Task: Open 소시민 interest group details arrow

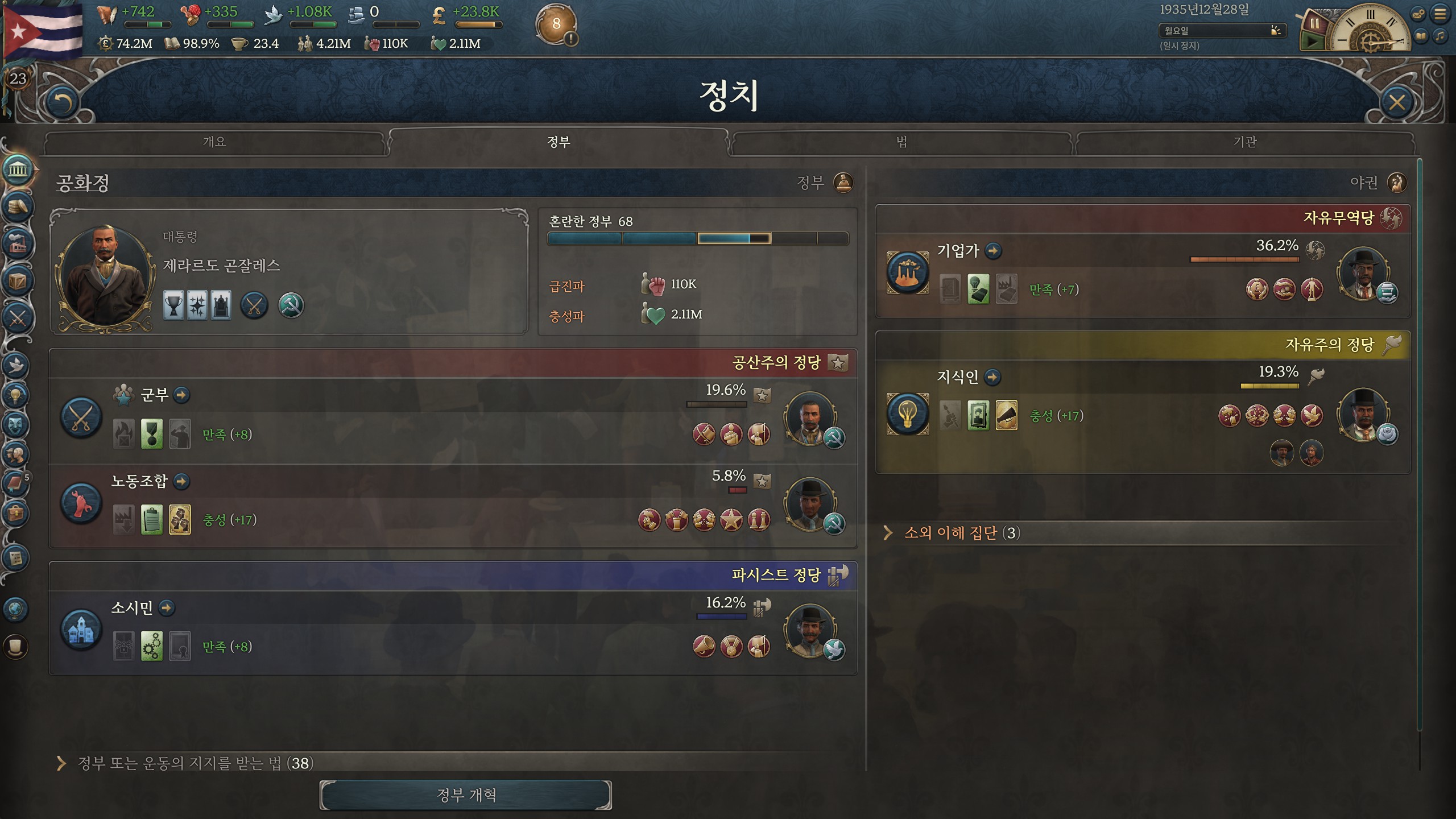Action: coord(167,608)
